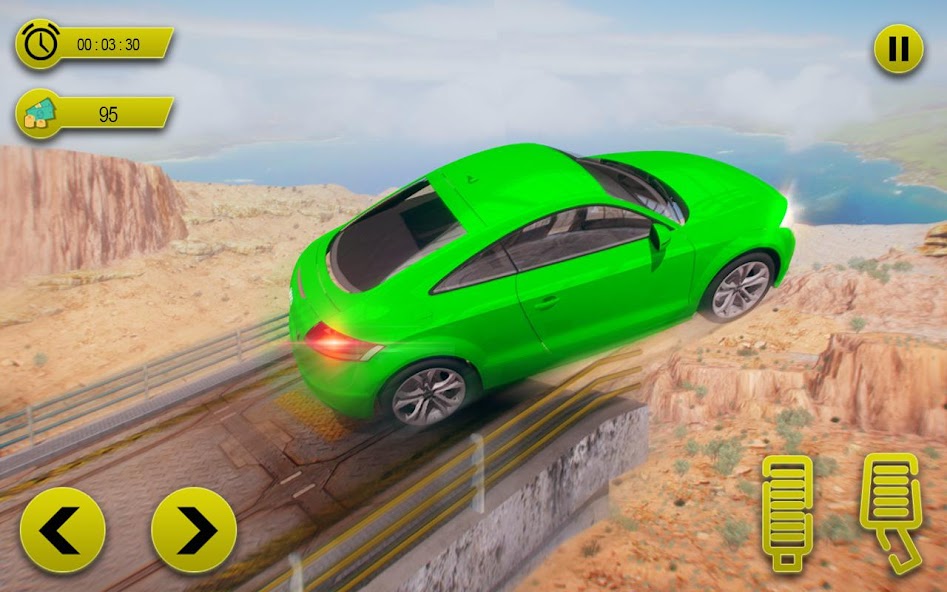Screen dimensions: 947x592
Task: Tap the brake pedal
Action: [x=787, y=512]
